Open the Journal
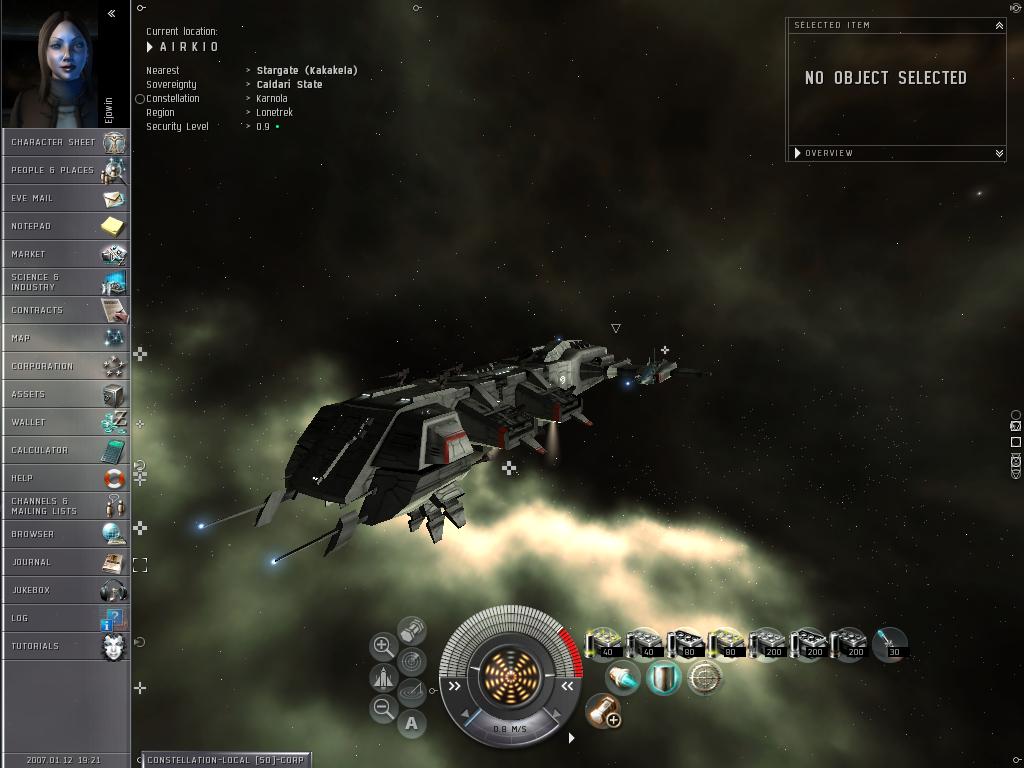The image size is (1024, 768). (x=65, y=562)
